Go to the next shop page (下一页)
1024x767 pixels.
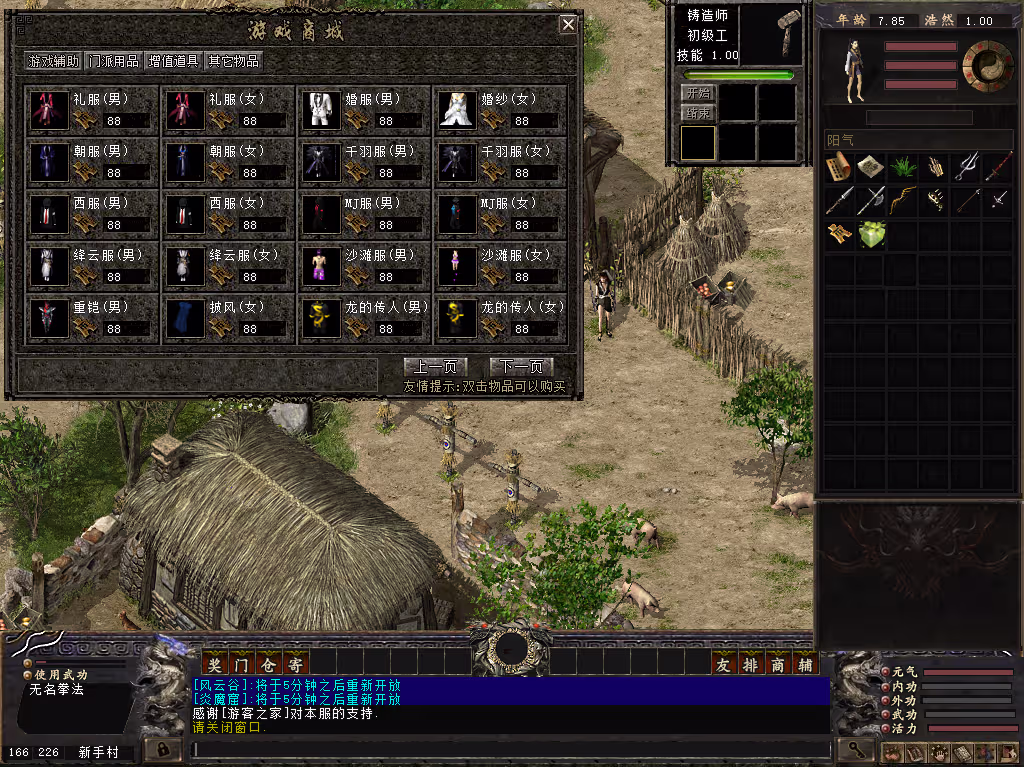pyautogui.click(x=521, y=367)
